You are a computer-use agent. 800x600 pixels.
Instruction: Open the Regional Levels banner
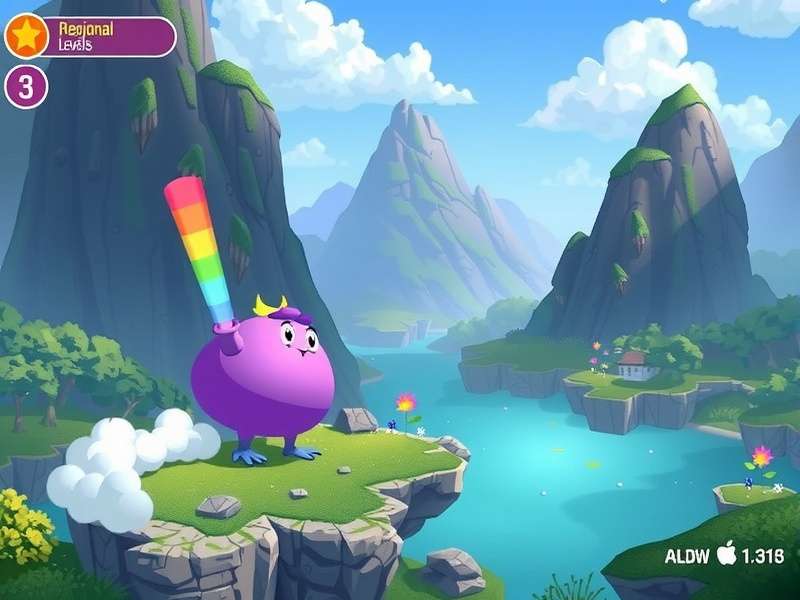pos(108,37)
